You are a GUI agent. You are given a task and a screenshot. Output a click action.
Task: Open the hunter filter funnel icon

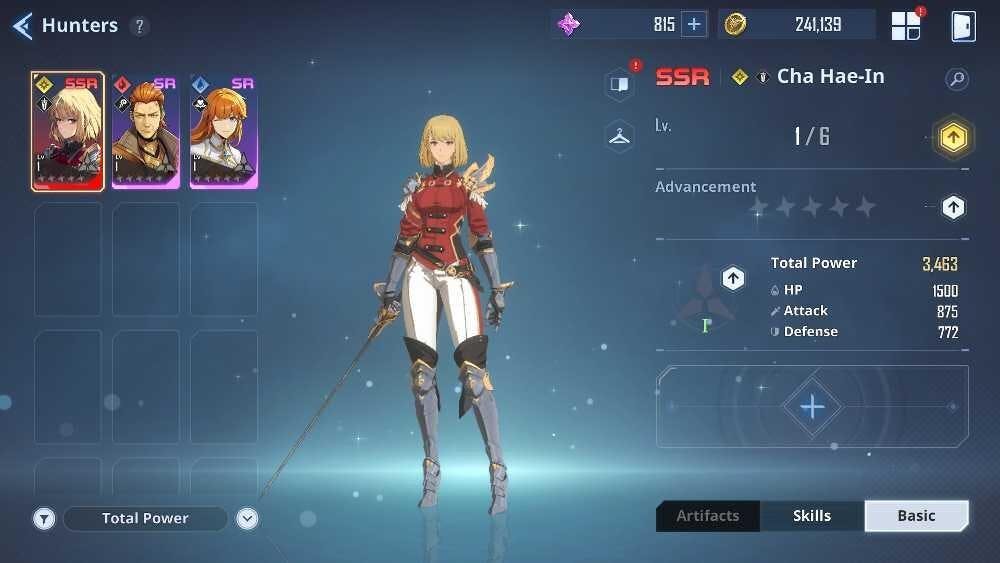[x=44, y=518]
